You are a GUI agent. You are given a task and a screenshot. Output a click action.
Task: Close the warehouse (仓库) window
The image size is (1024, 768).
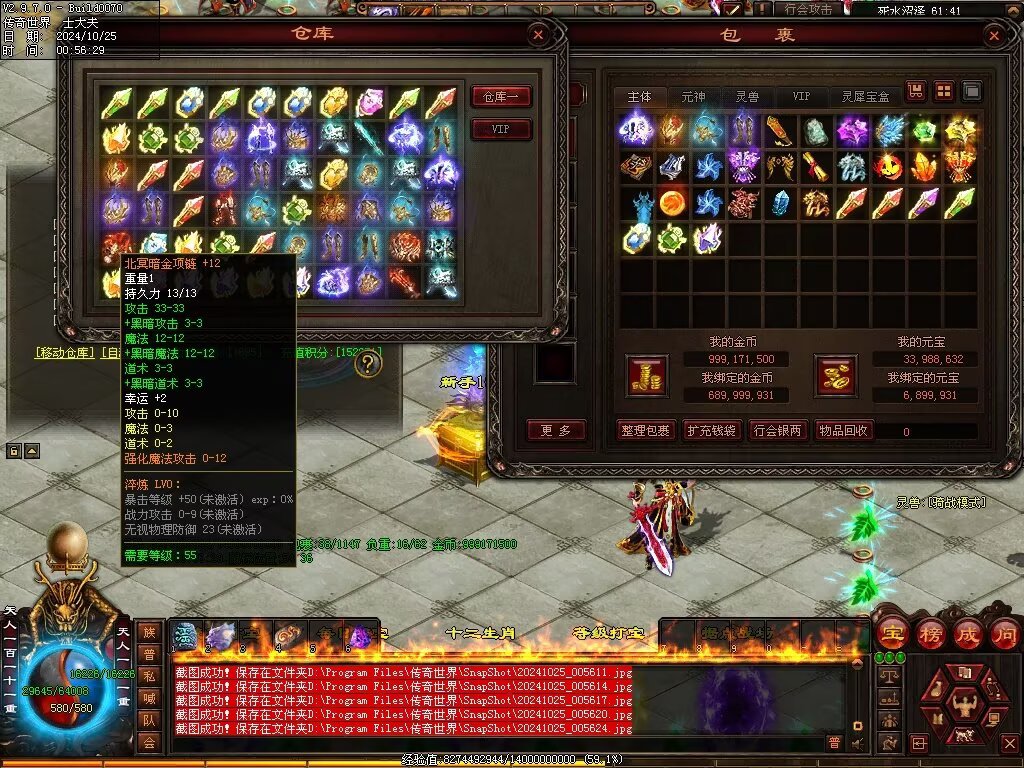pyautogui.click(x=539, y=36)
